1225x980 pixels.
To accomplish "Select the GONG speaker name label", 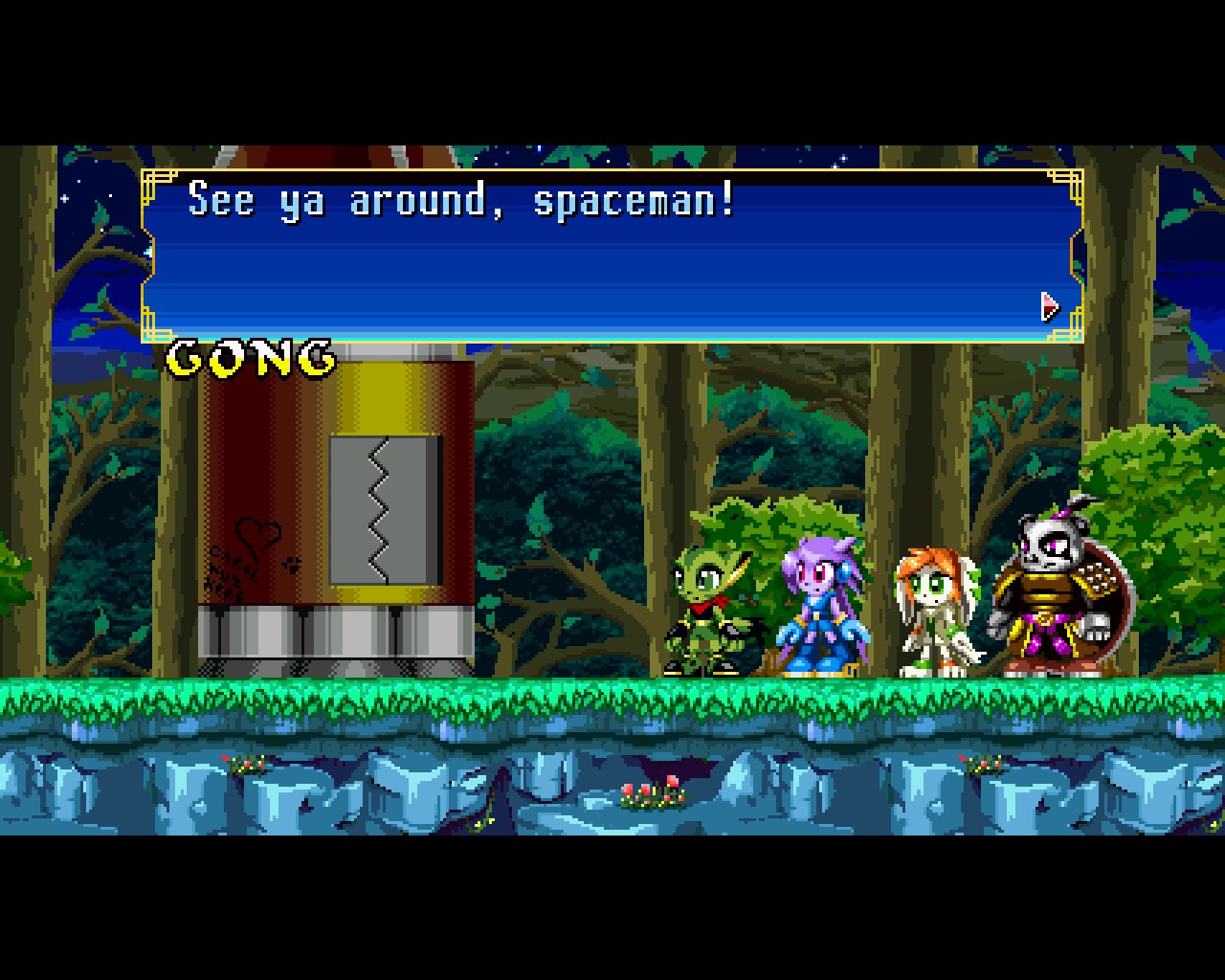I will (249, 357).
